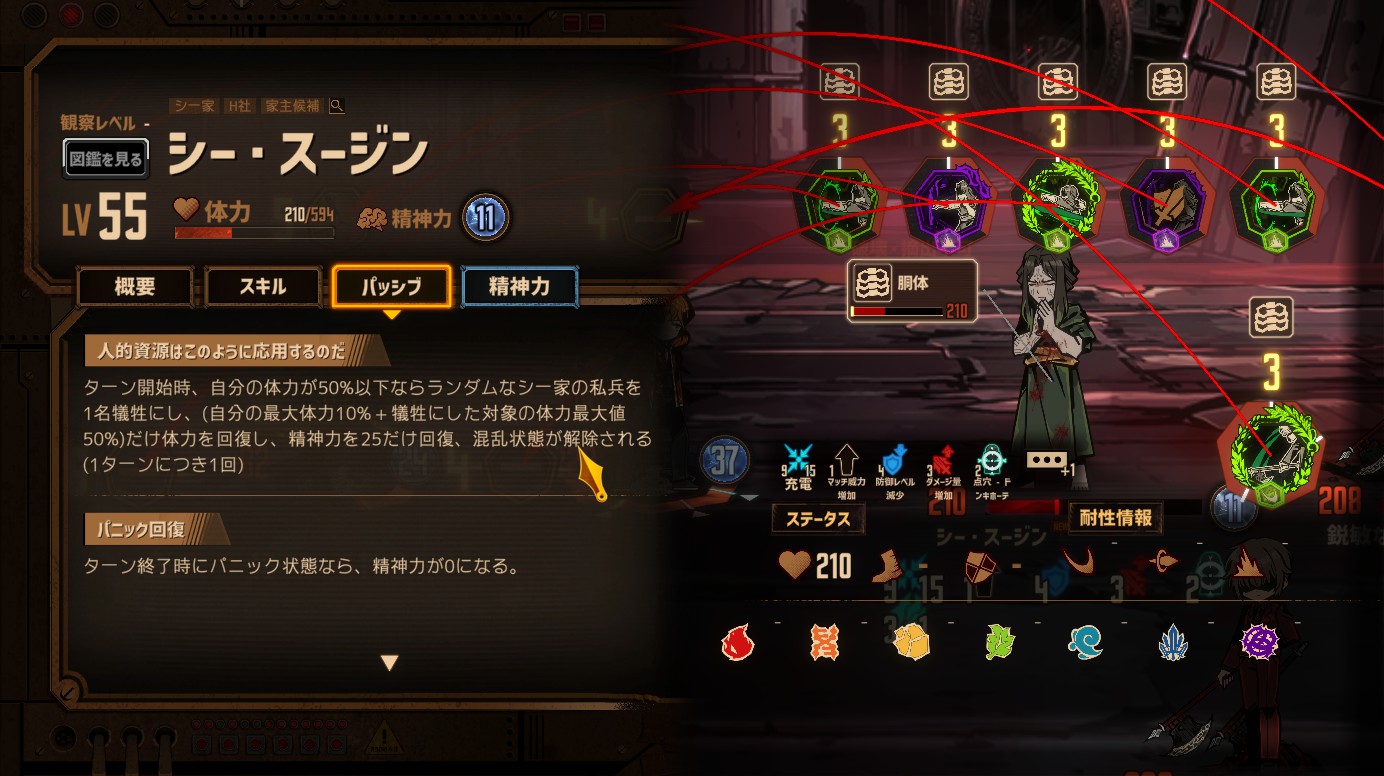1384x776 pixels.
Task: Inspect the 防御レベル減少 shield status icon
Action: [x=894, y=460]
